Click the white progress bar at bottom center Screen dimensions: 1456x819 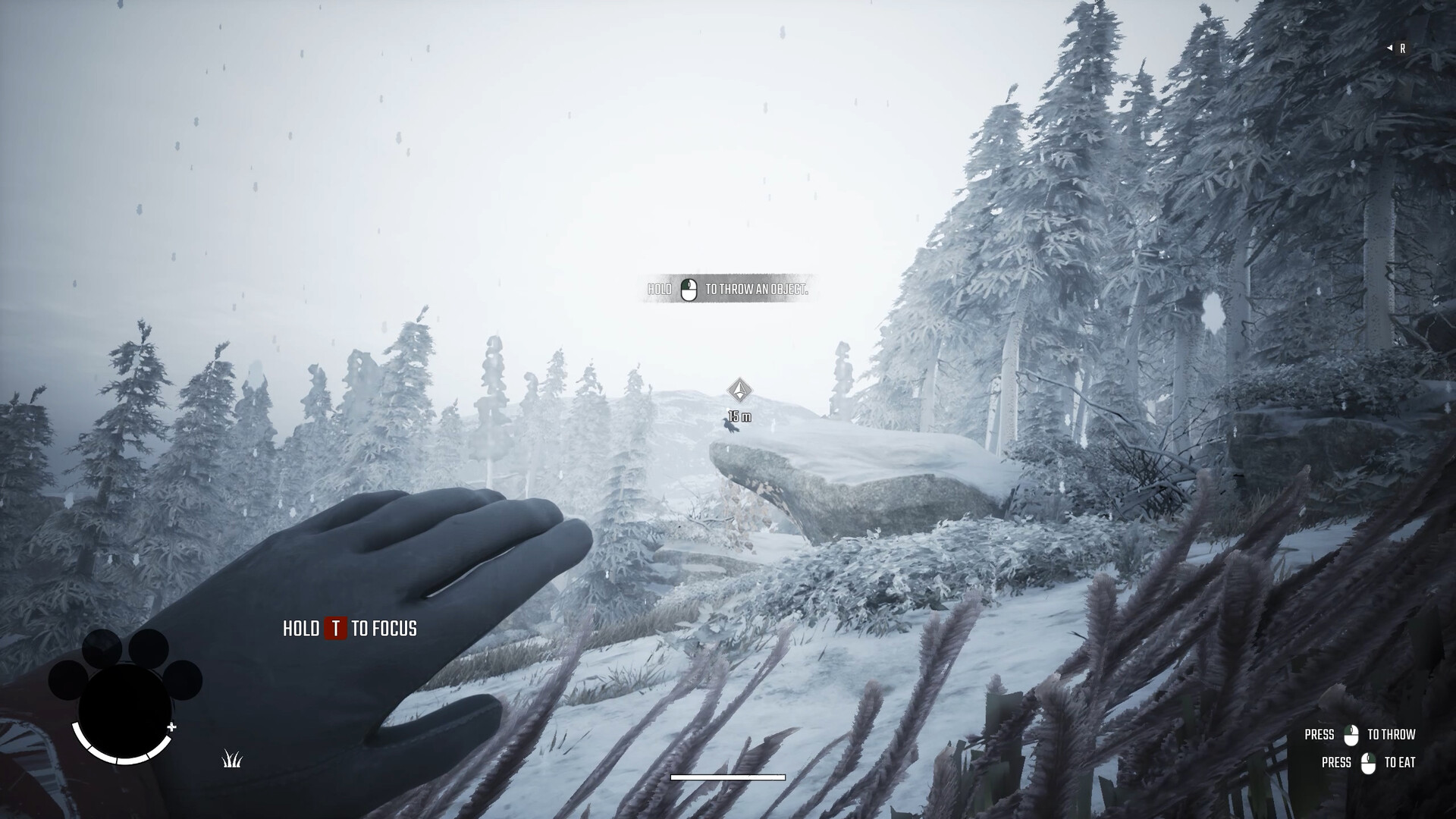click(727, 777)
